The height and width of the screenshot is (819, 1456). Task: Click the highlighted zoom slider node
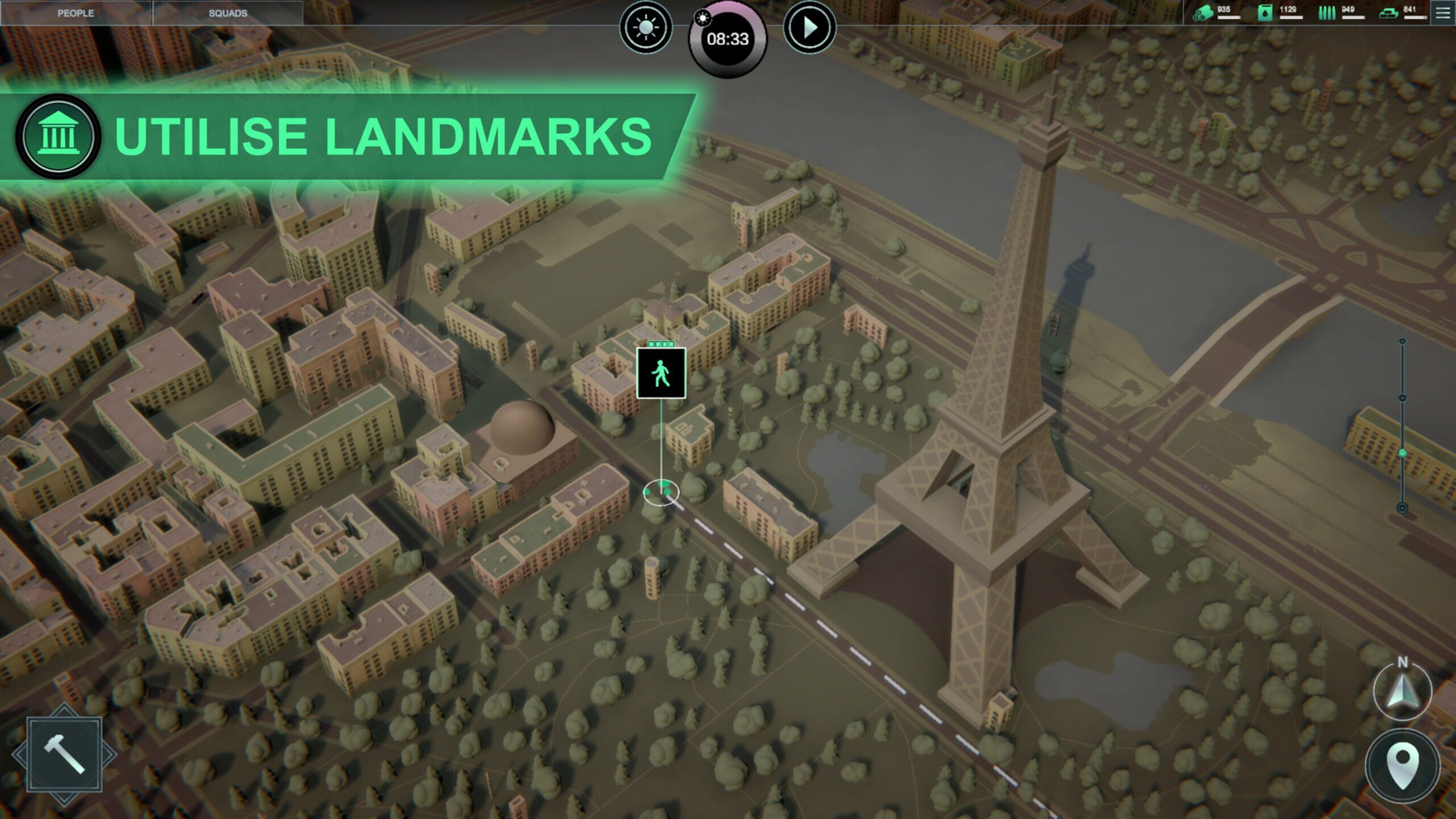(x=1402, y=453)
